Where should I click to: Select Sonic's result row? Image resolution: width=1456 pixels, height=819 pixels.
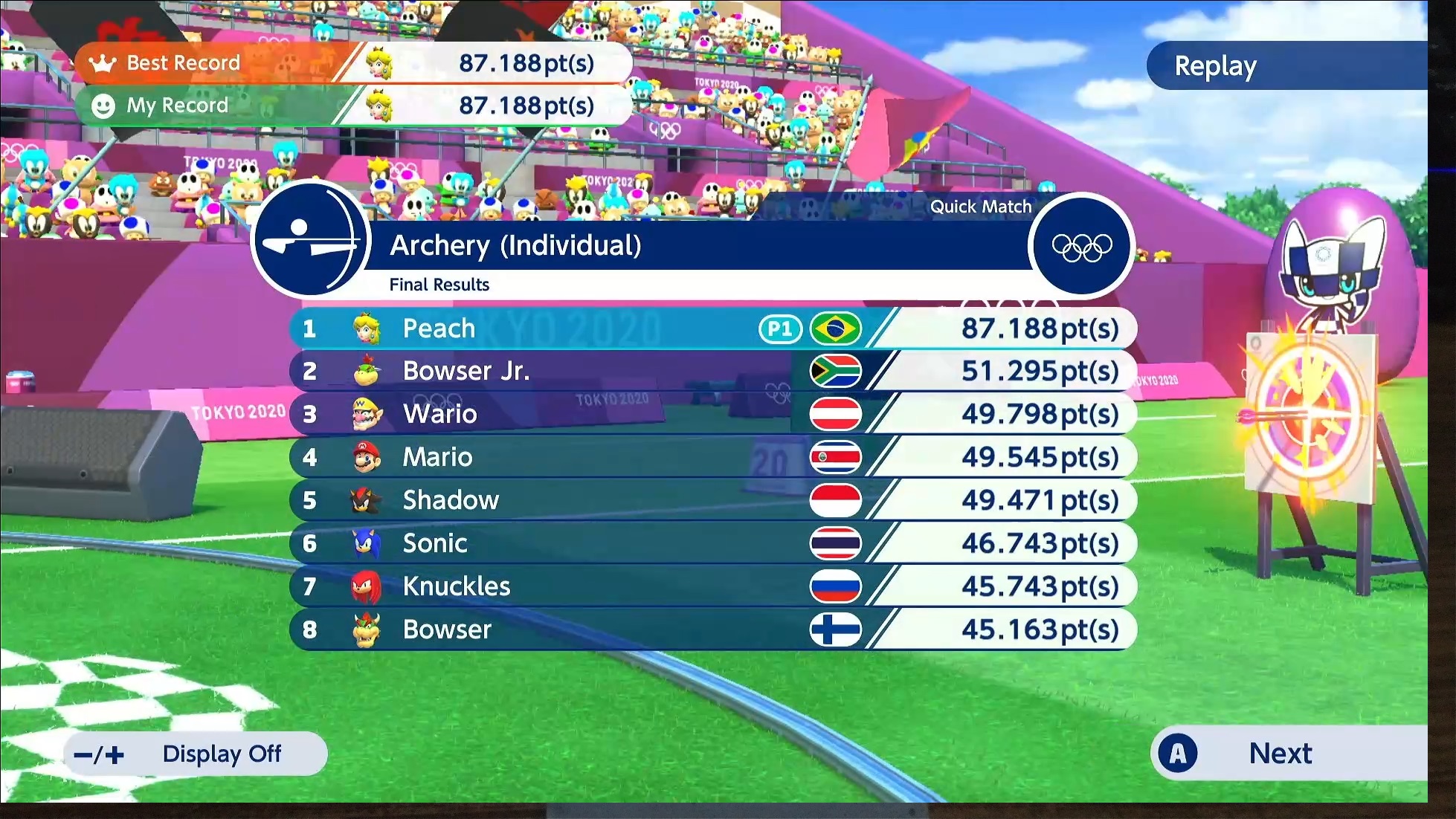(712, 543)
